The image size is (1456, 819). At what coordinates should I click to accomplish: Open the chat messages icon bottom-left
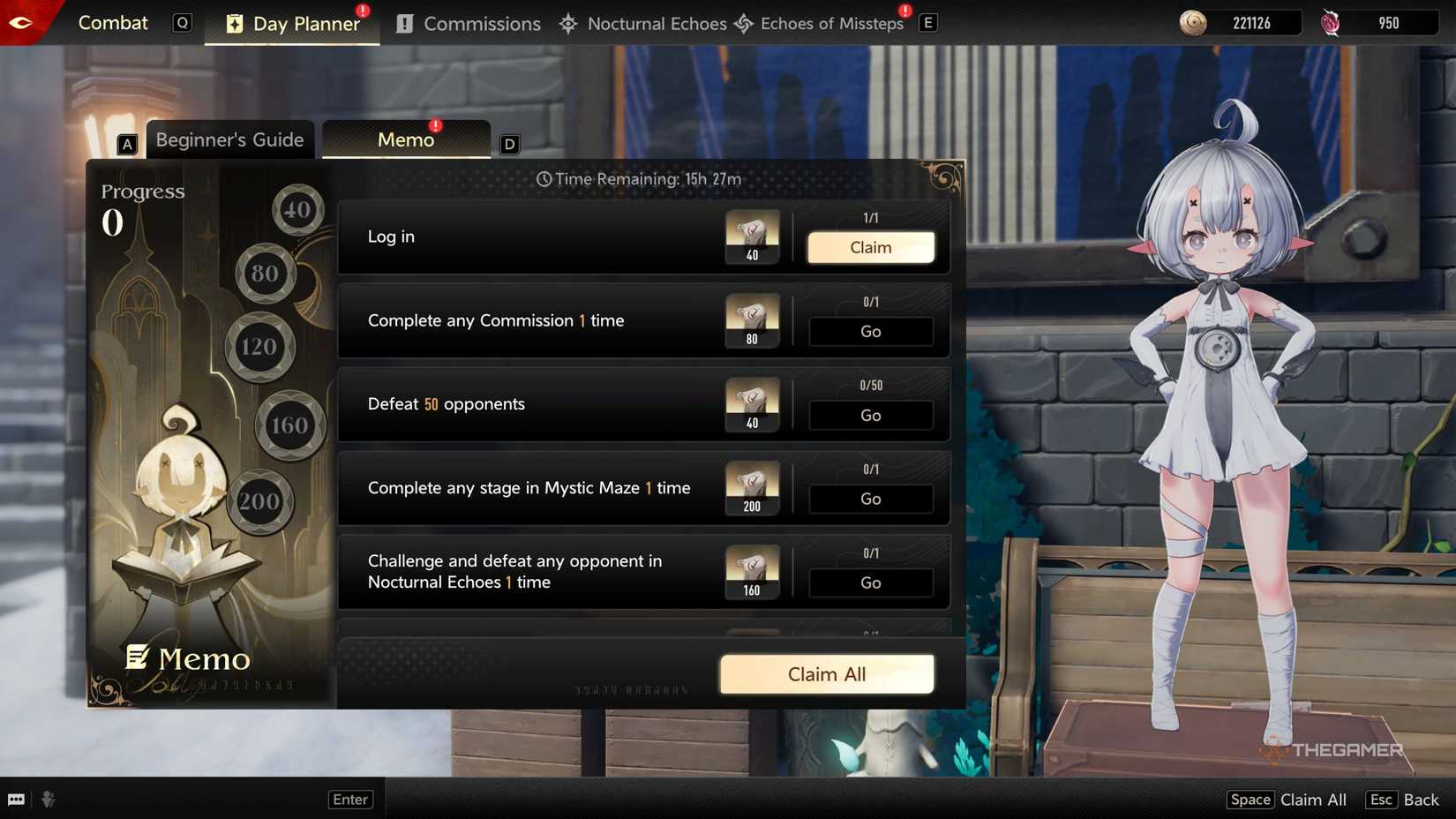pos(18,799)
